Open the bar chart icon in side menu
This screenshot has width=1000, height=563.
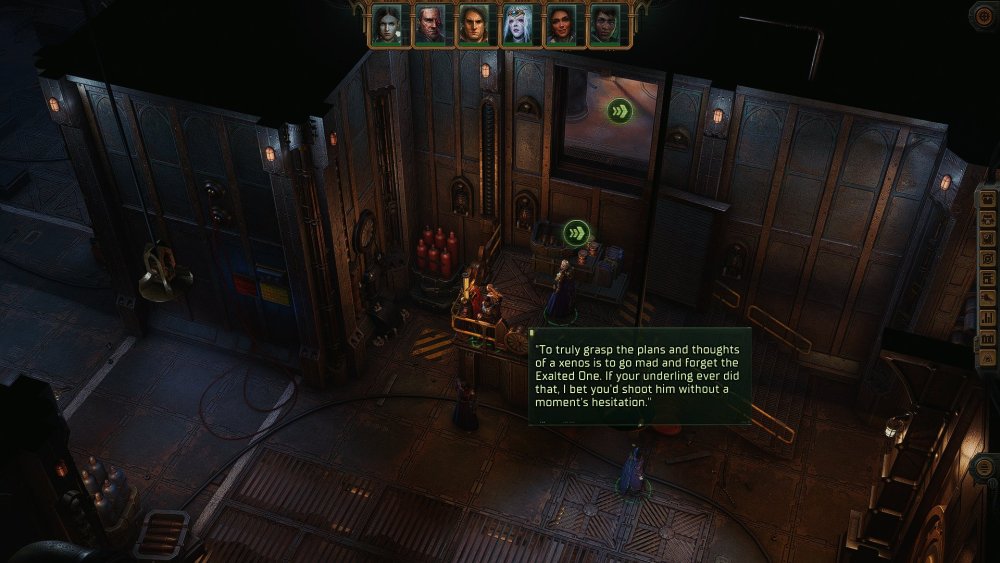point(988,318)
